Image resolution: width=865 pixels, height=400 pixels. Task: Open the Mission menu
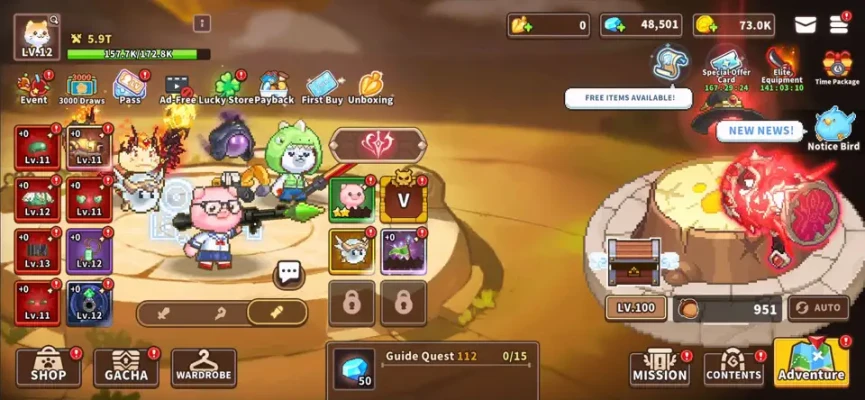click(659, 368)
